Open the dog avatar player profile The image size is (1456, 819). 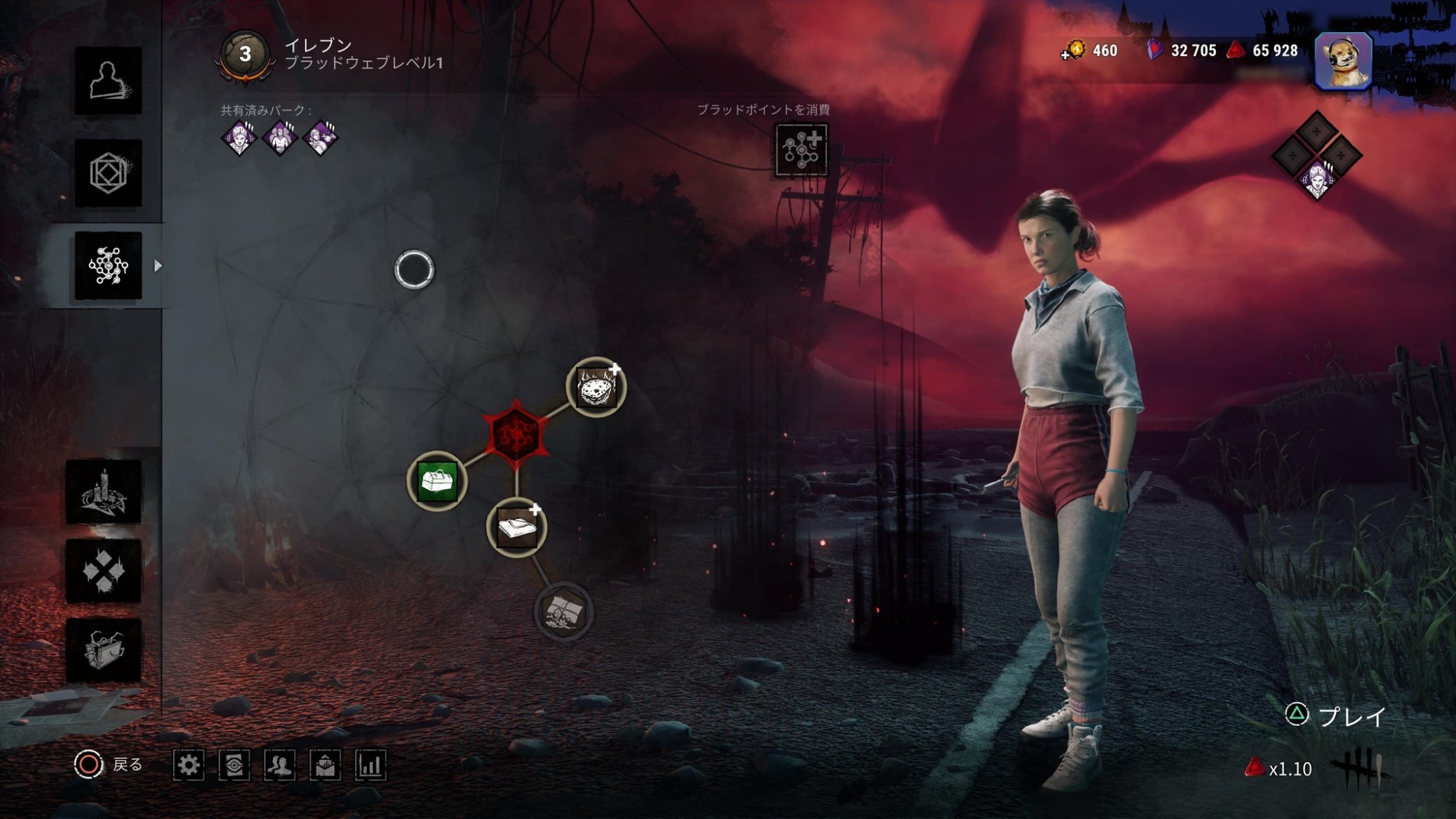click(1343, 60)
